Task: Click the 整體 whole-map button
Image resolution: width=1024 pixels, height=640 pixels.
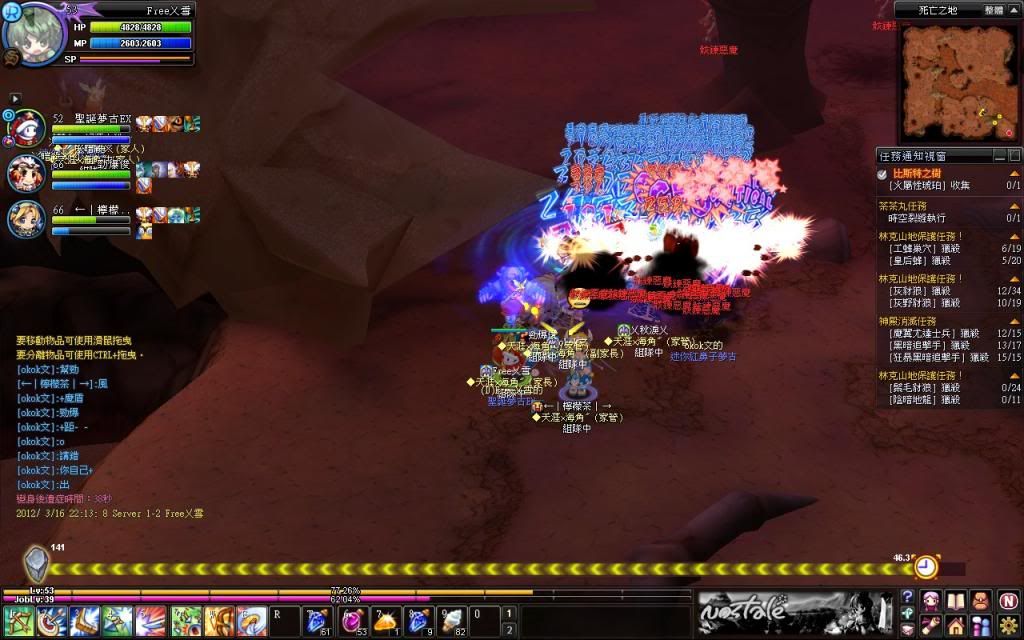Action: [993, 9]
